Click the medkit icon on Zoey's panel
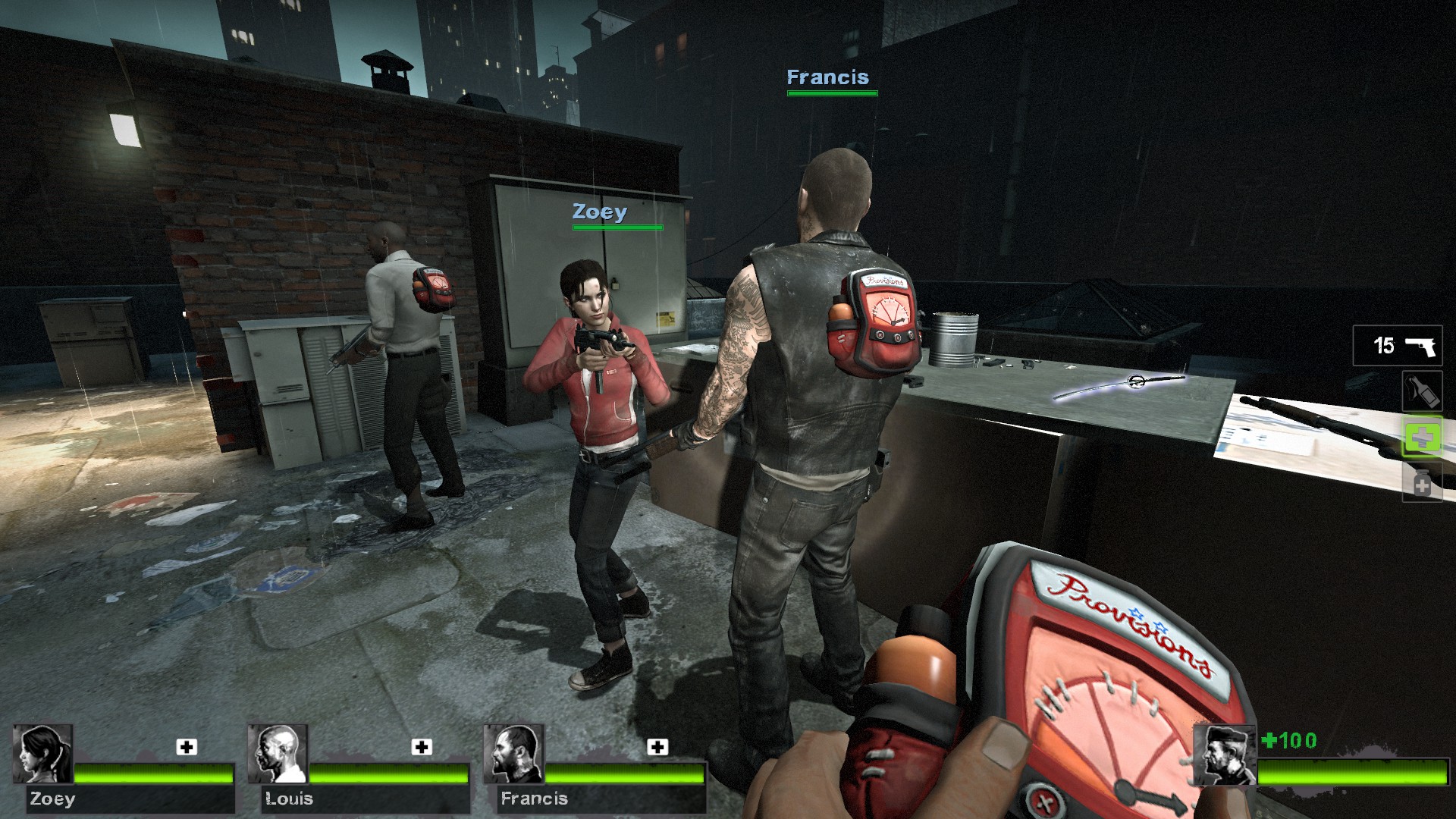The height and width of the screenshot is (819, 1456). pos(187,747)
